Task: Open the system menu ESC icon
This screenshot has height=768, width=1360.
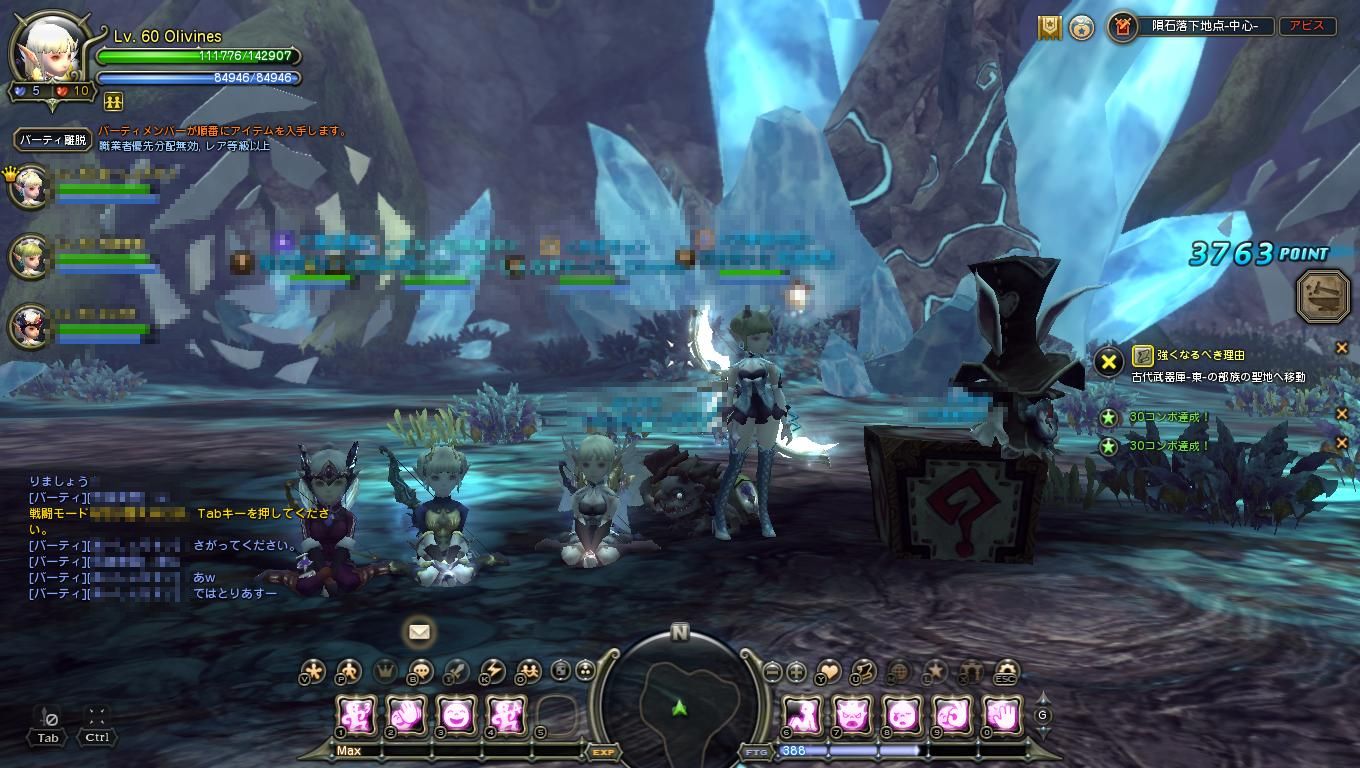Action: click(1008, 672)
